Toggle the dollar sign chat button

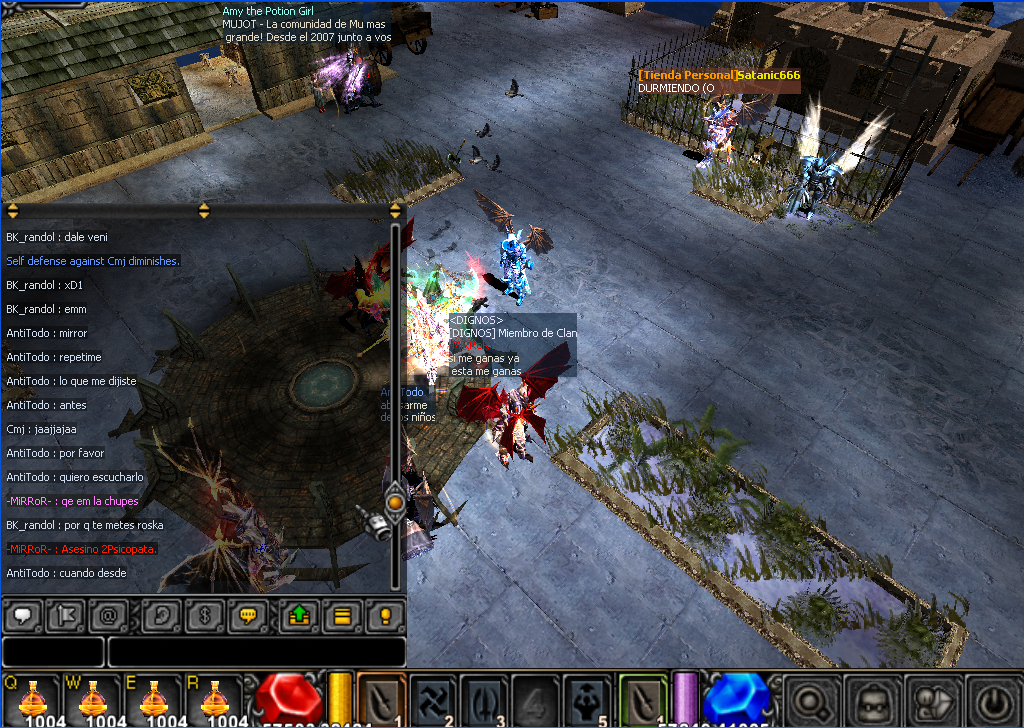(204, 616)
